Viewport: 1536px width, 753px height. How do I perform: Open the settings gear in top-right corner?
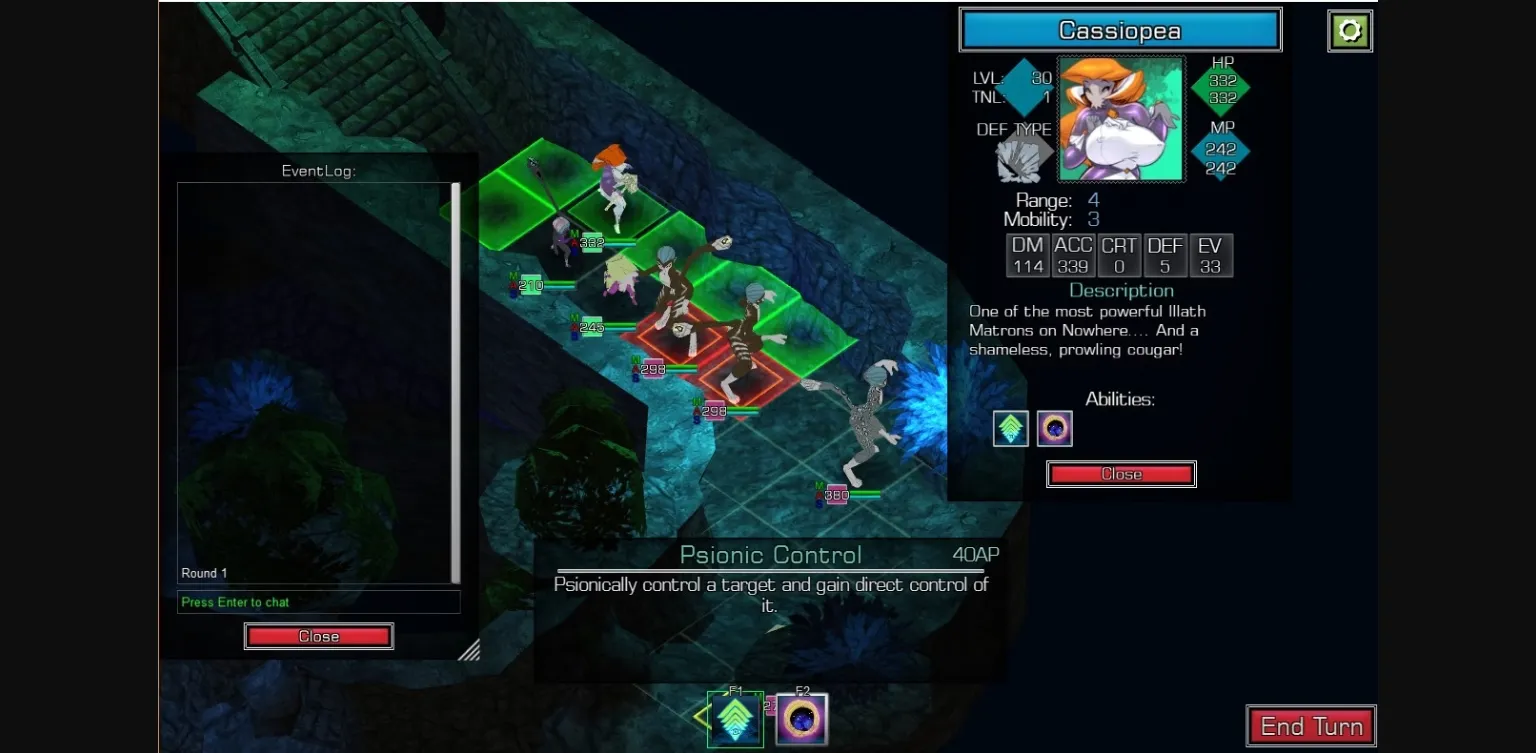[x=1350, y=30]
